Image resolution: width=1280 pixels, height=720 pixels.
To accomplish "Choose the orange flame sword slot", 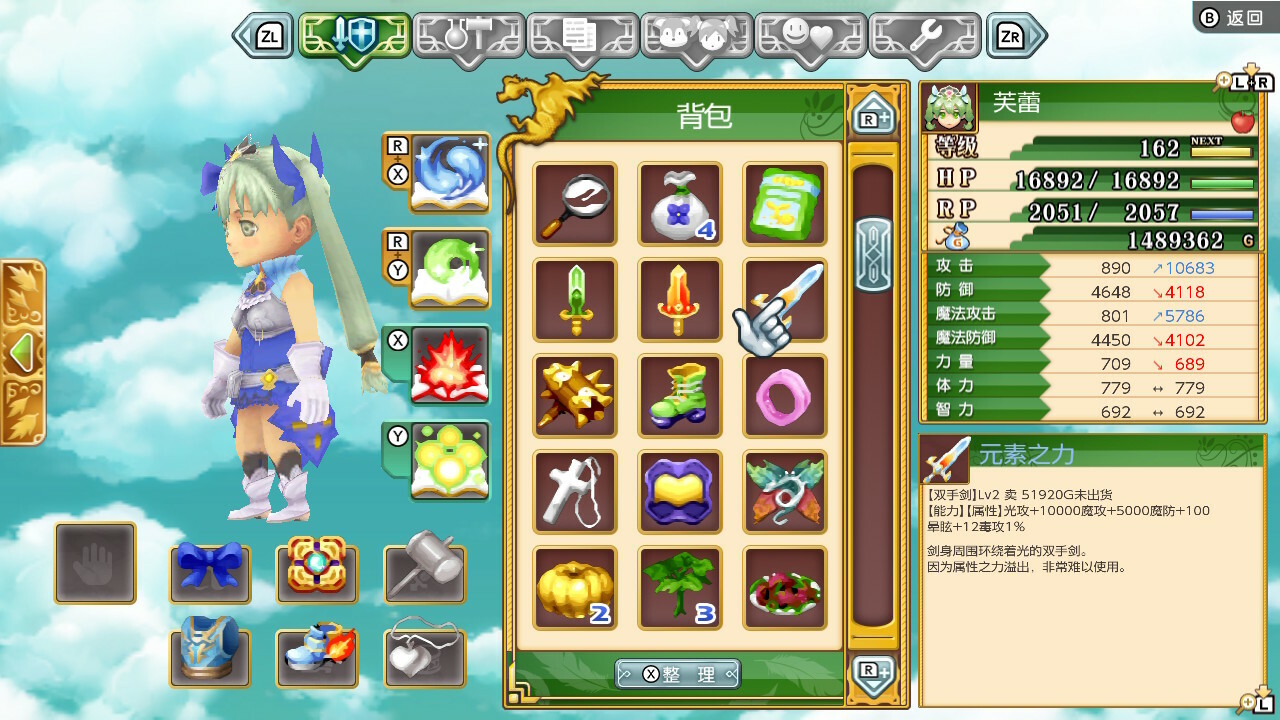I will point(680,300).
